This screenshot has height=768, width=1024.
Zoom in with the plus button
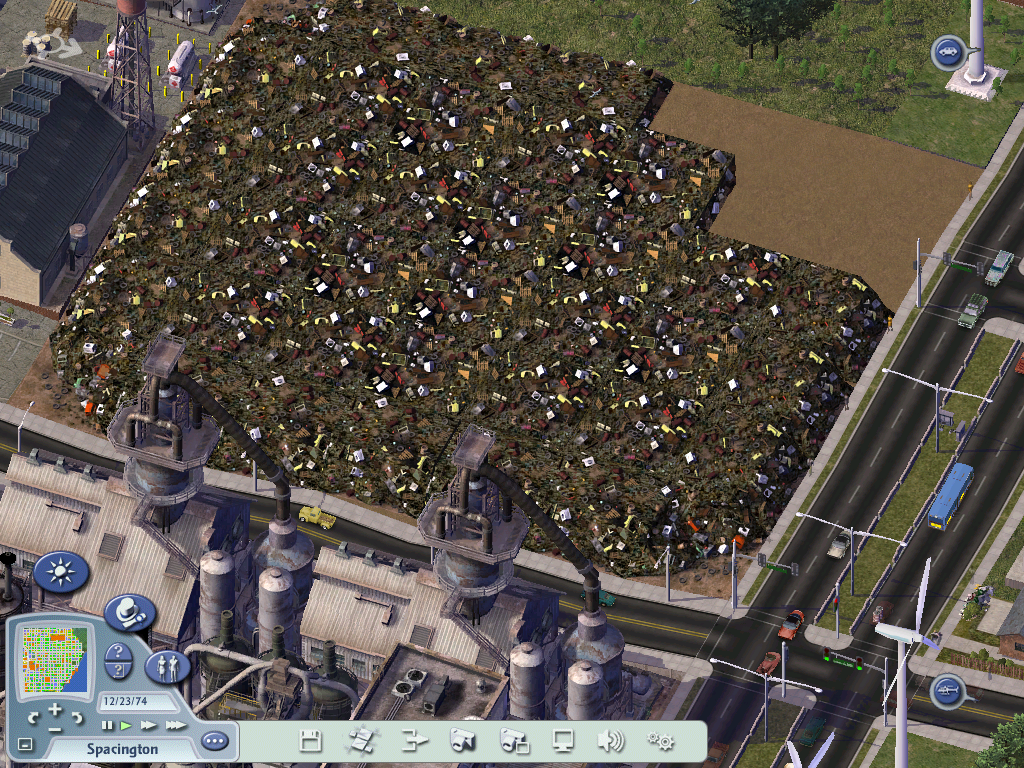tap(55, 709)
